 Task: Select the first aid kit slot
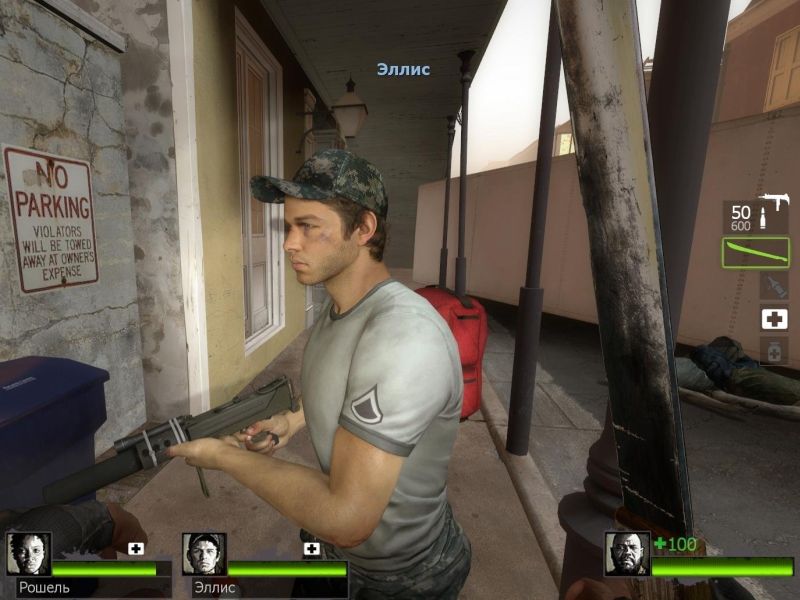pyautogui.click(x=773, y=318)
